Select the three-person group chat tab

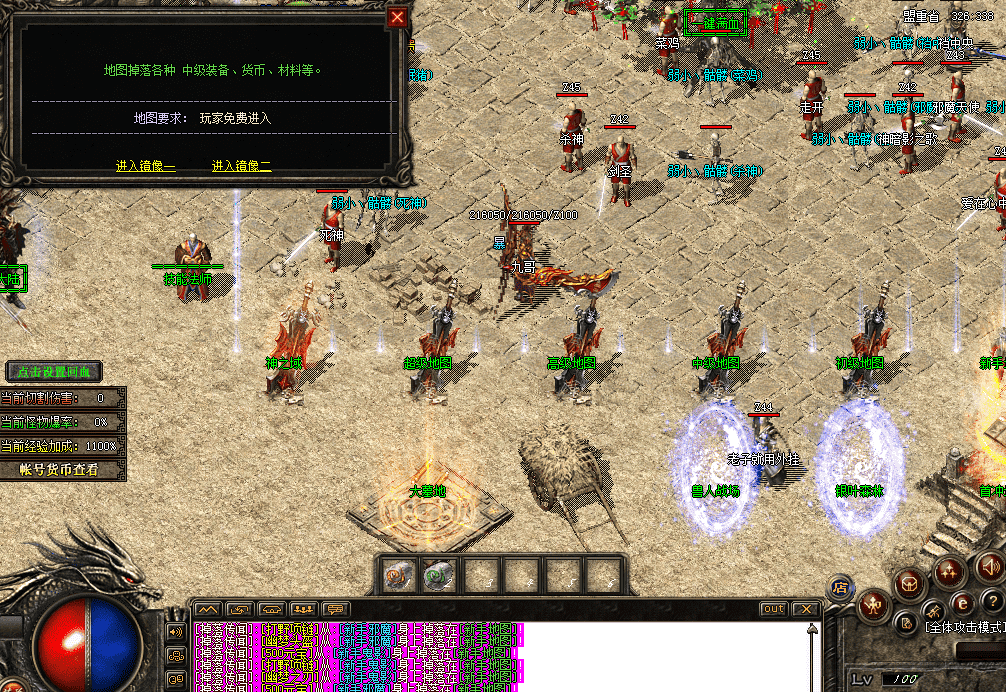tap(303, 609)
